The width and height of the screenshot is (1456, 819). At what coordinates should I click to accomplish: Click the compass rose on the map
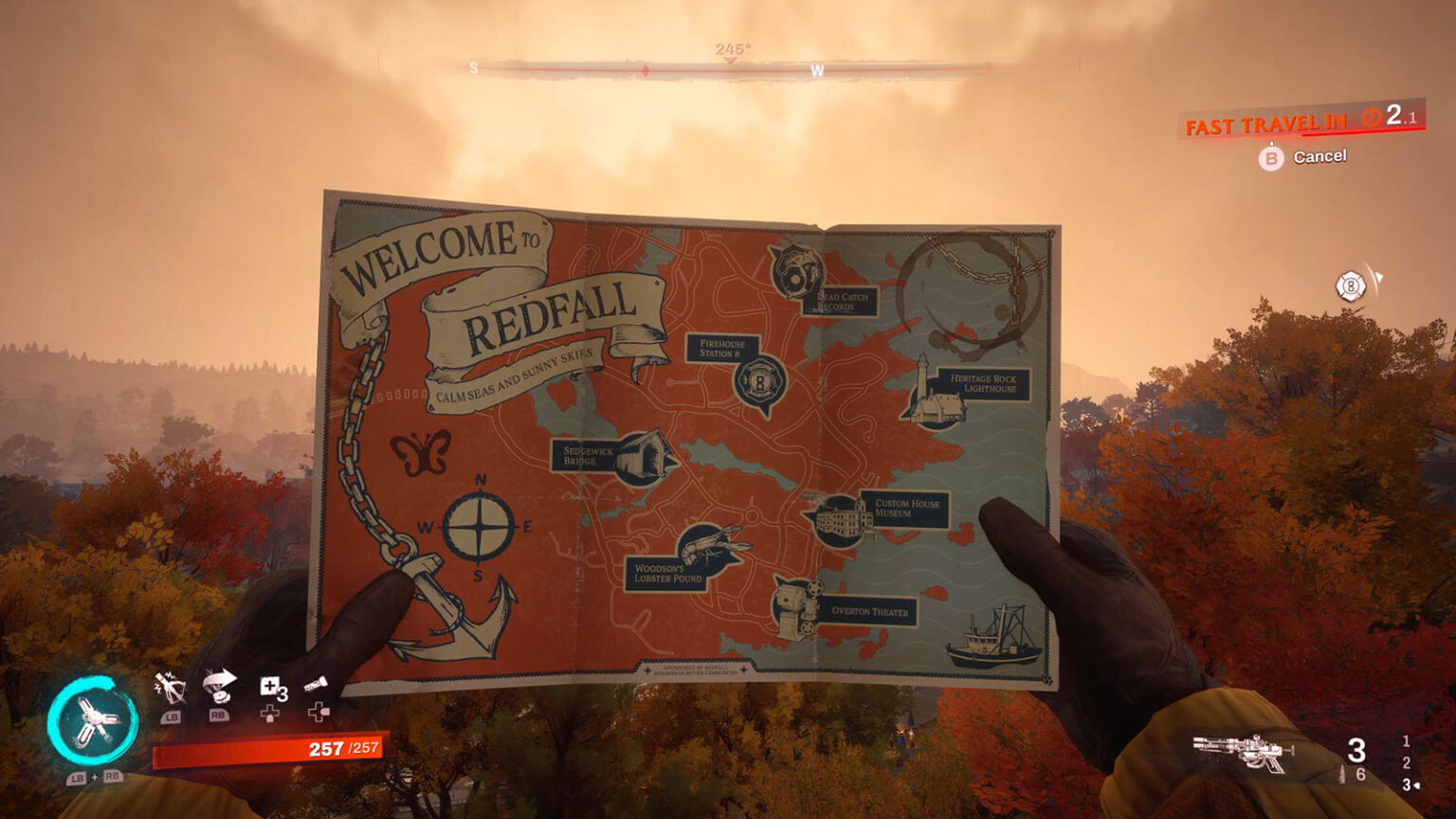tap(480, 527)
